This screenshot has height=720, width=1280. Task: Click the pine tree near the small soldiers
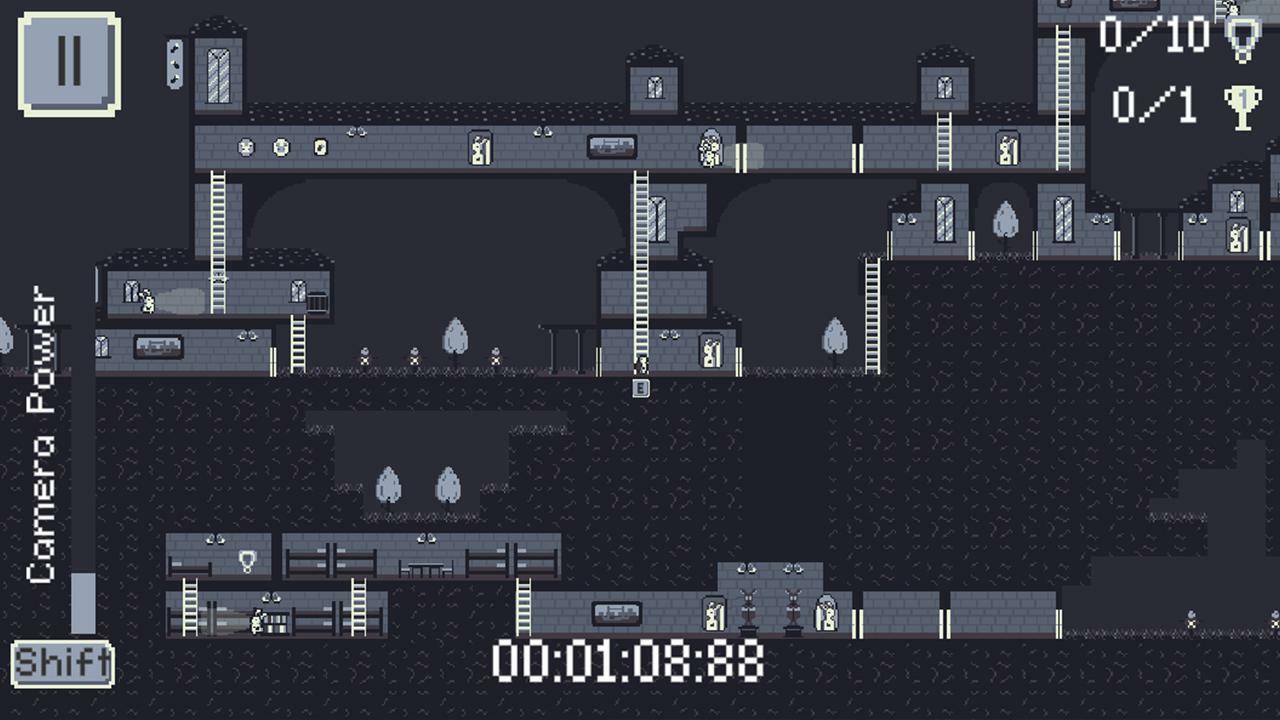[x=457, y=340]
